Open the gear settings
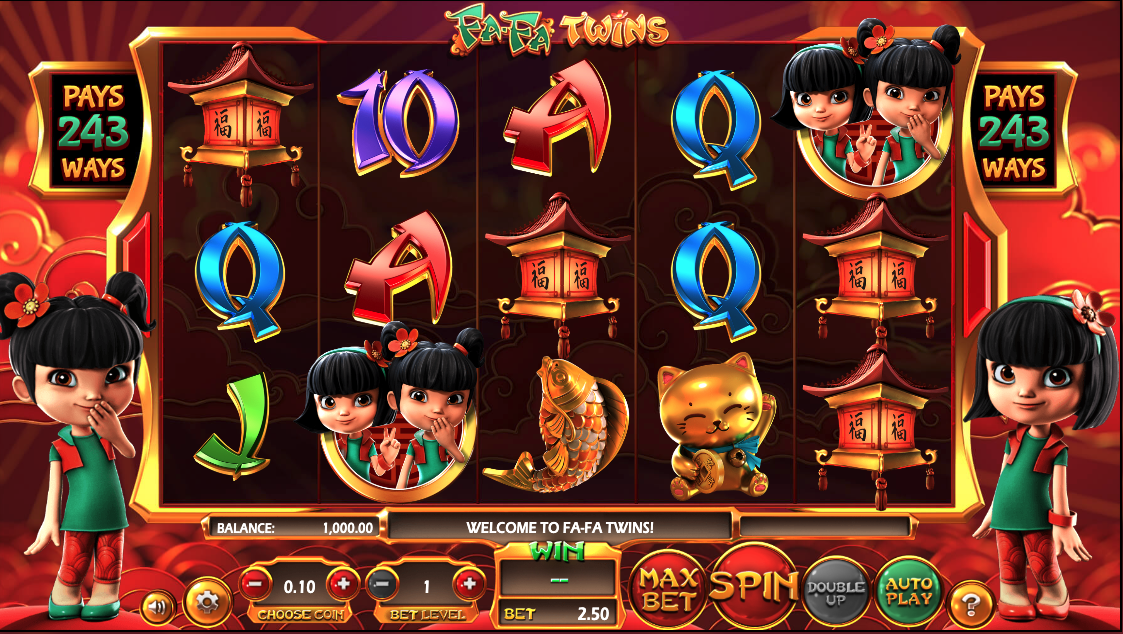1123x634 pixels. click(208, 601)
